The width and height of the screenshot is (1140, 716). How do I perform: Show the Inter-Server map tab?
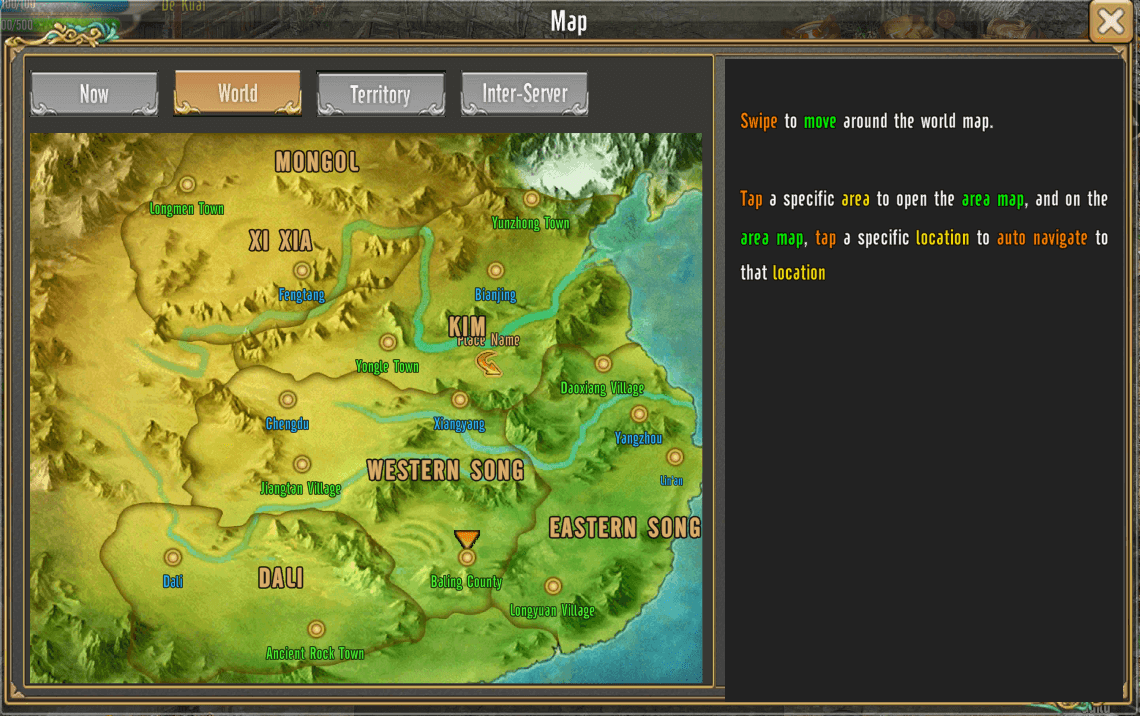pos(524,94)
